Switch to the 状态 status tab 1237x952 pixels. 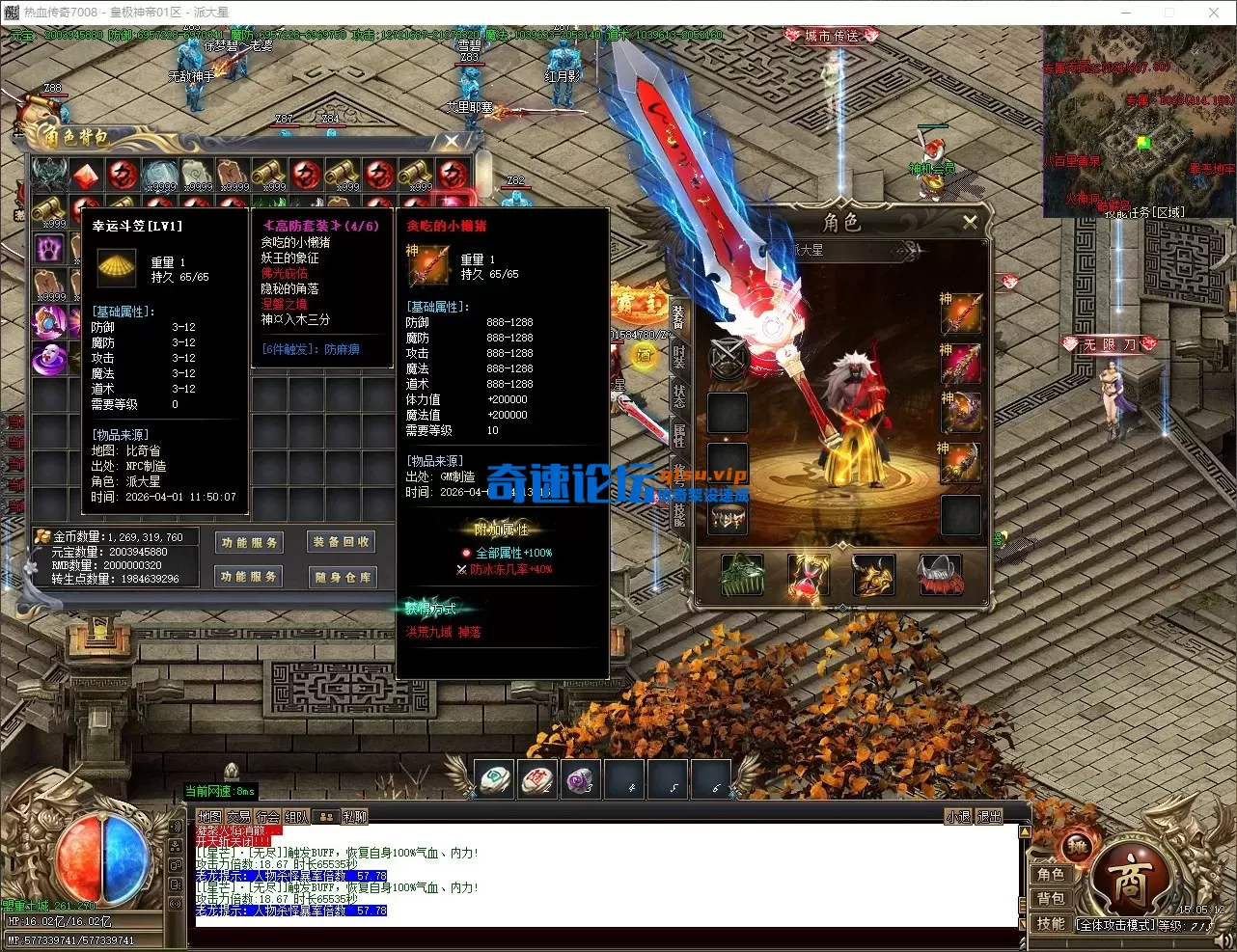coord(678,395)
